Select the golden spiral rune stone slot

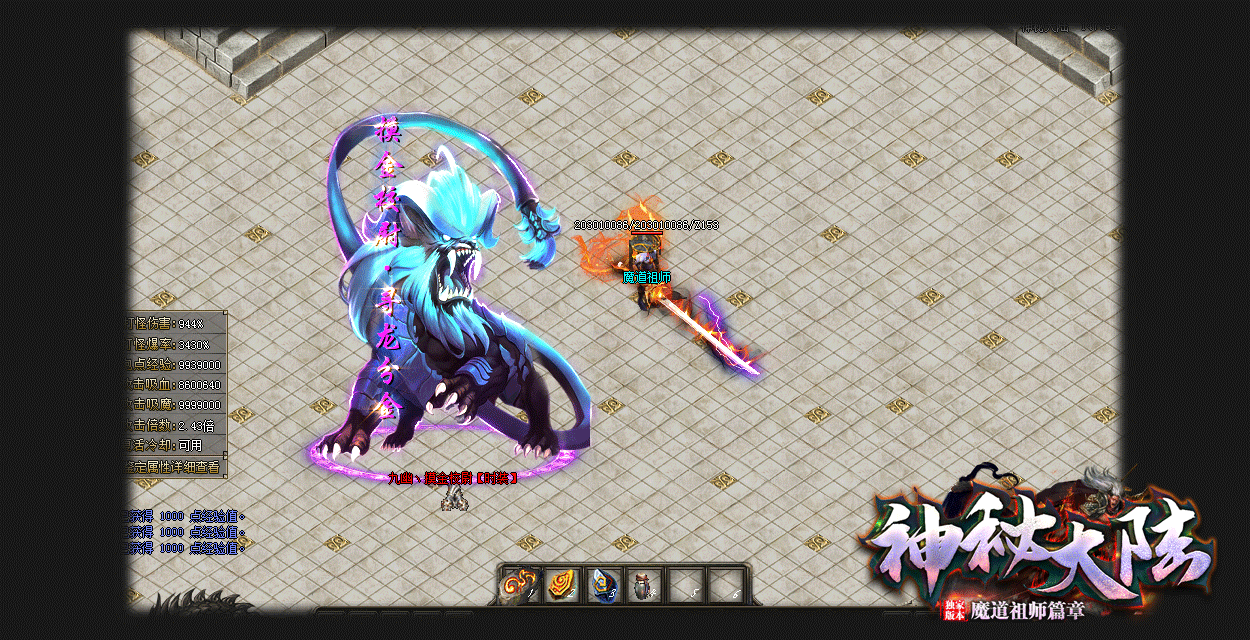click(561, 586)
